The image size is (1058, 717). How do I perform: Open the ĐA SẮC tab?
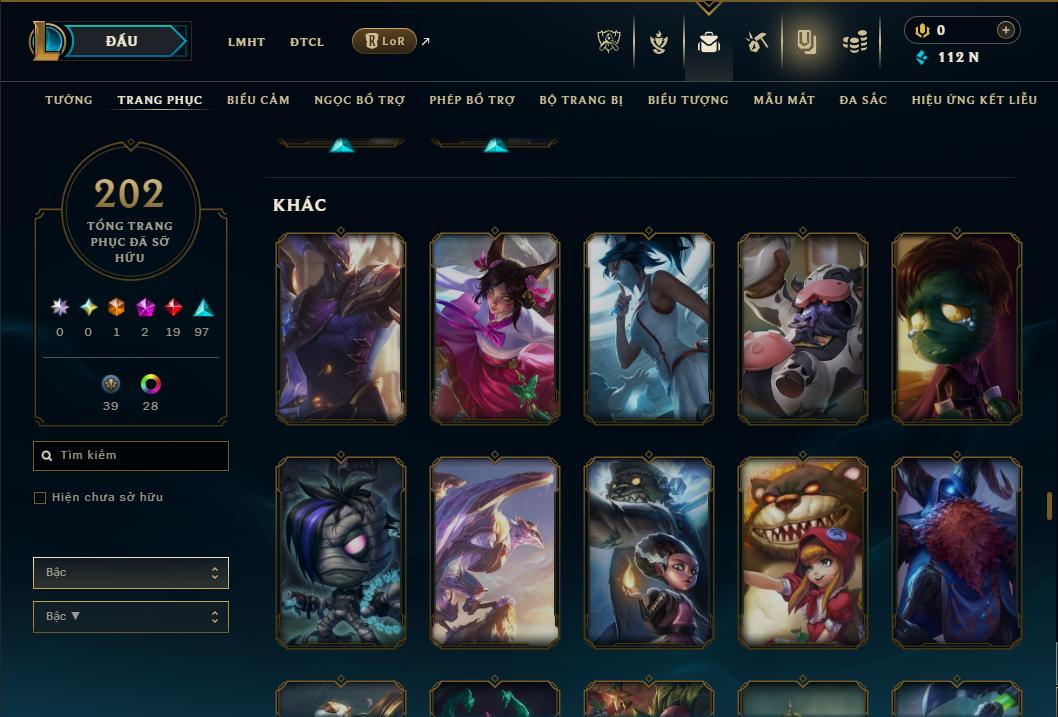click(863, 100)
